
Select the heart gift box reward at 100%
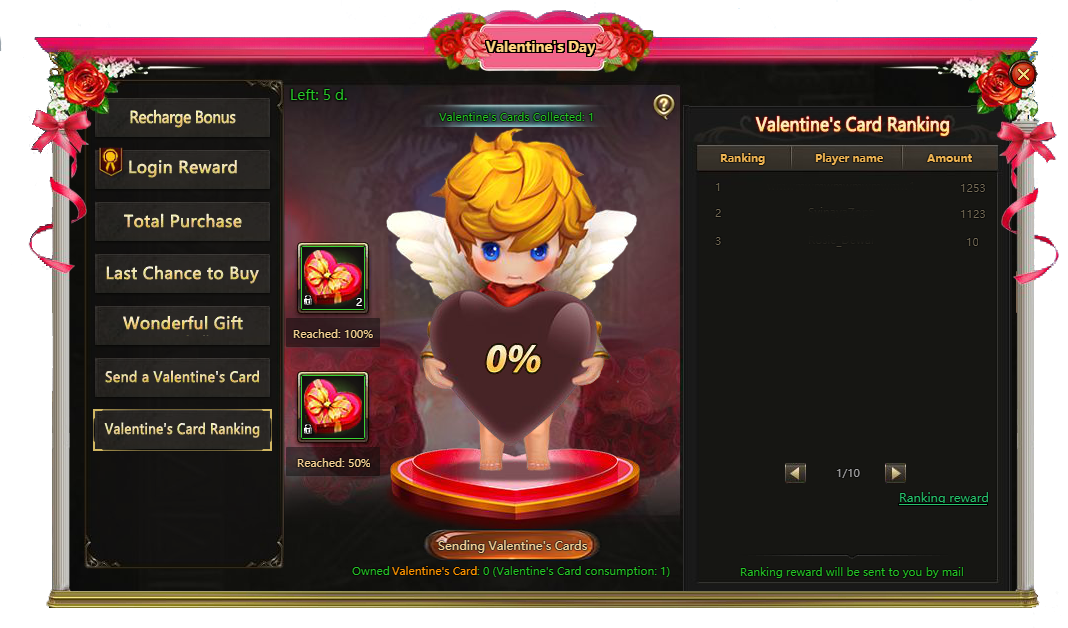click(x=333, y=278)
